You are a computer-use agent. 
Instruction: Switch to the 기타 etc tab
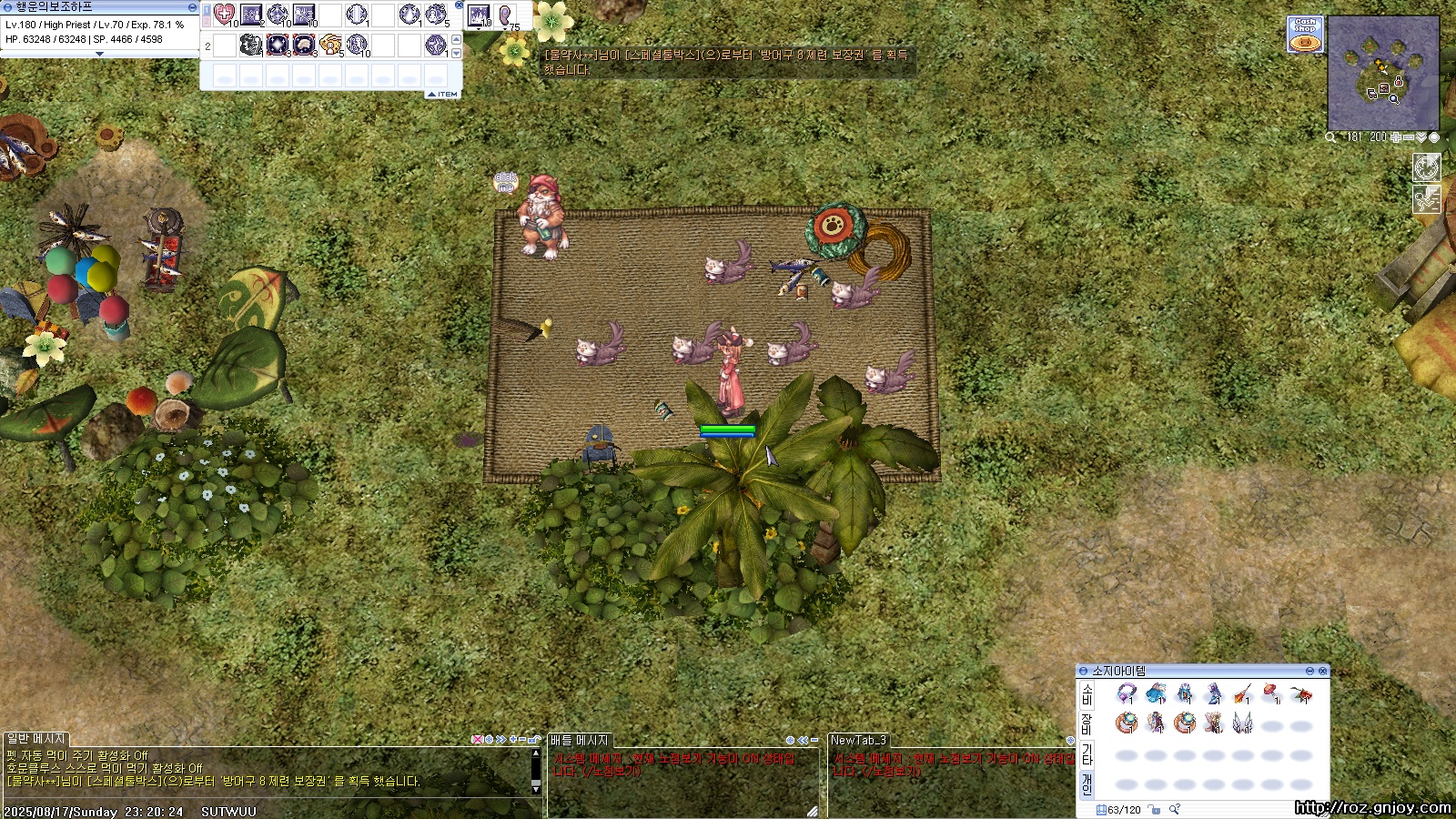[1087, 754]
